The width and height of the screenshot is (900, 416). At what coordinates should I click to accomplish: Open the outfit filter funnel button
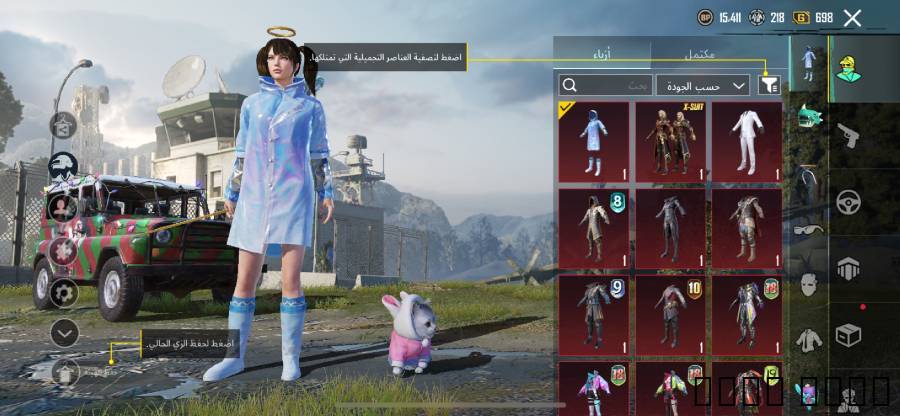click(x=768, y=86)
